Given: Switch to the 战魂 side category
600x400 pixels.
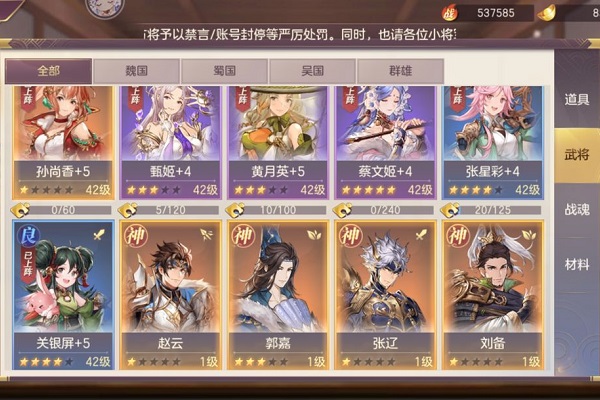Looking at the screenshot, I should click(x=577, y=210).
